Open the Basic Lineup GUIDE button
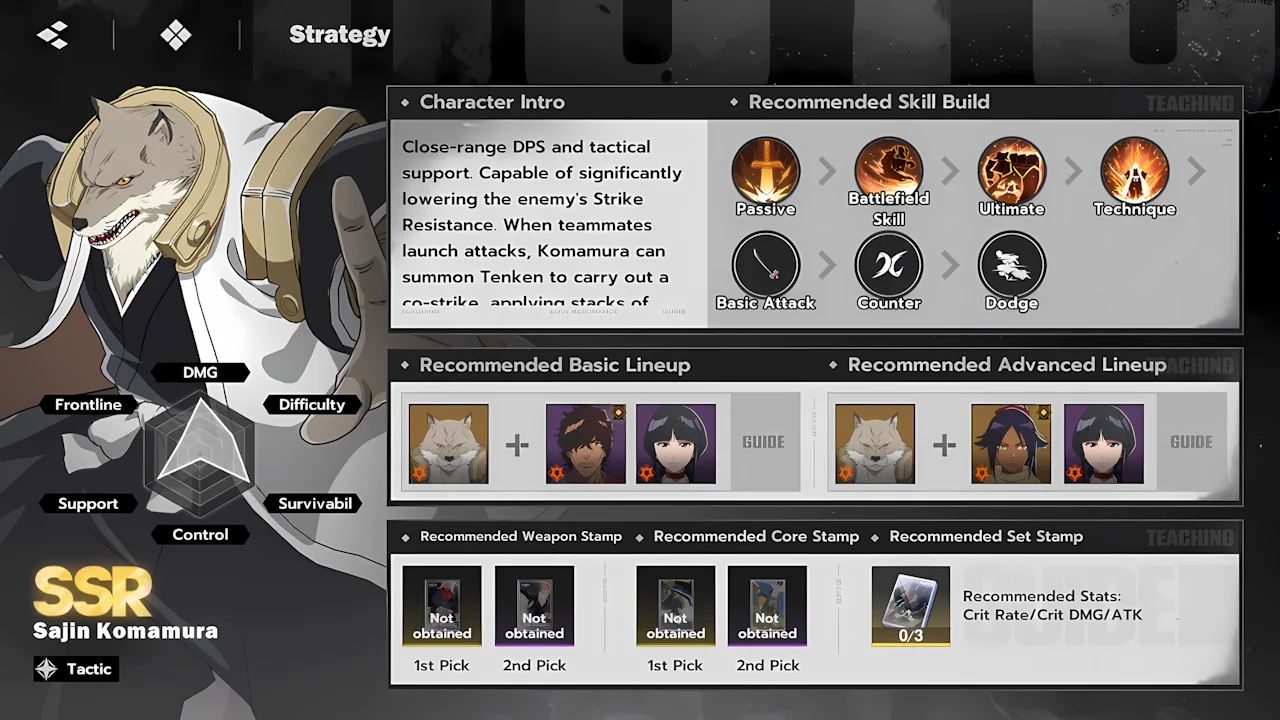Image resolution: width=1280 pixels, height=720 pixels. coord(763,442)
